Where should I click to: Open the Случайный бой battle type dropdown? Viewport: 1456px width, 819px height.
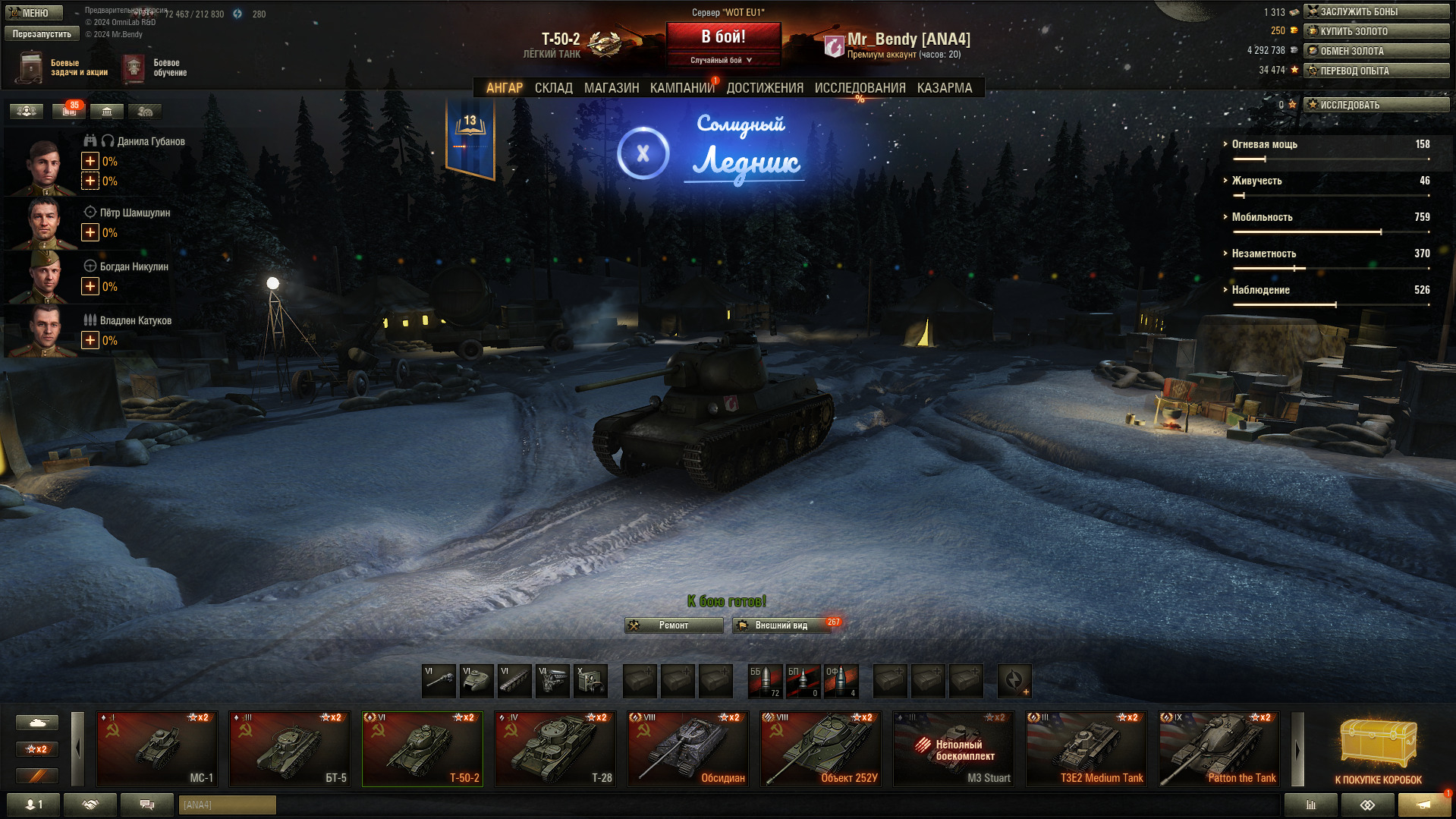tap(722, 60)
